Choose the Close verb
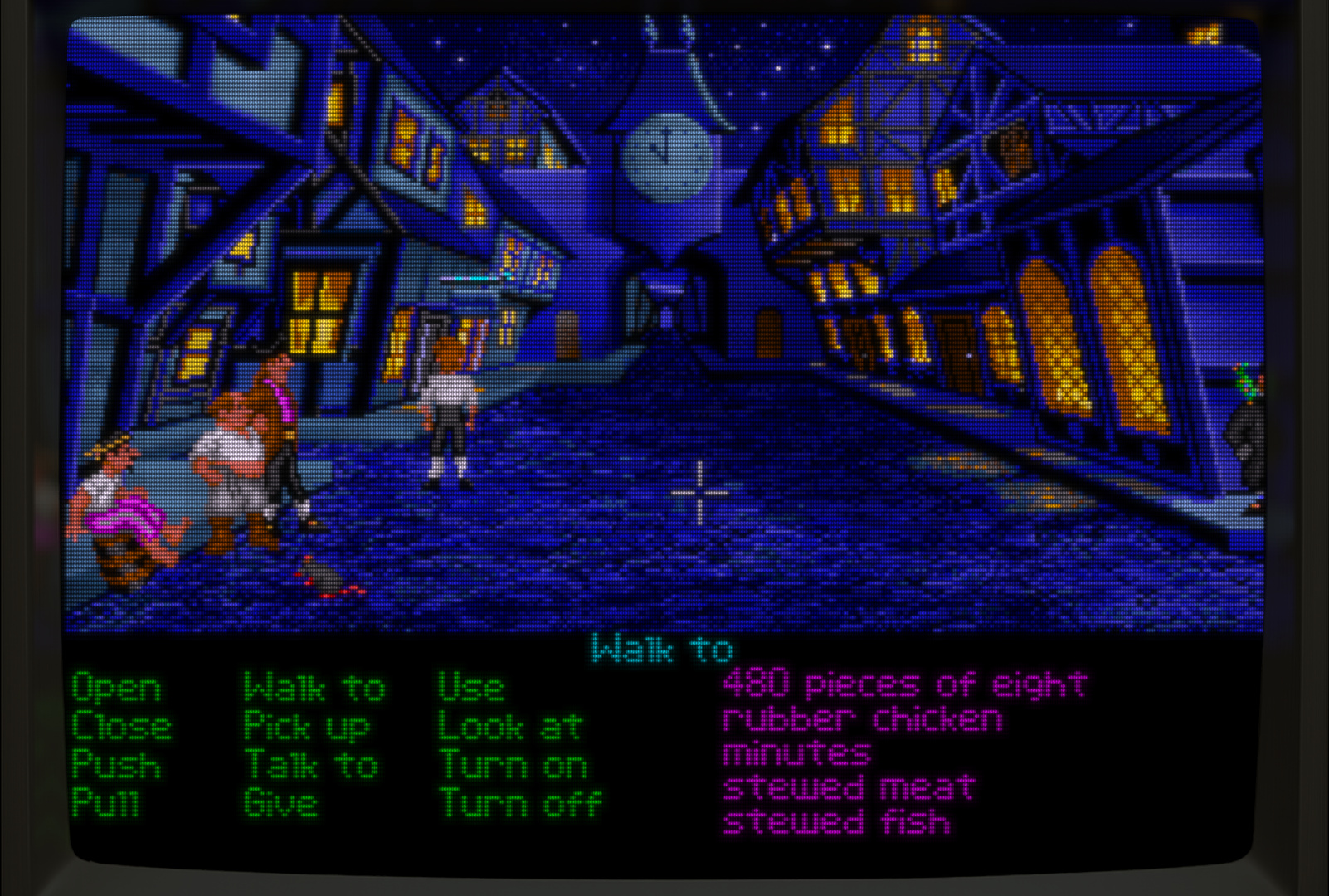This screenshot has height=896, width=1329. pos(122,727)
